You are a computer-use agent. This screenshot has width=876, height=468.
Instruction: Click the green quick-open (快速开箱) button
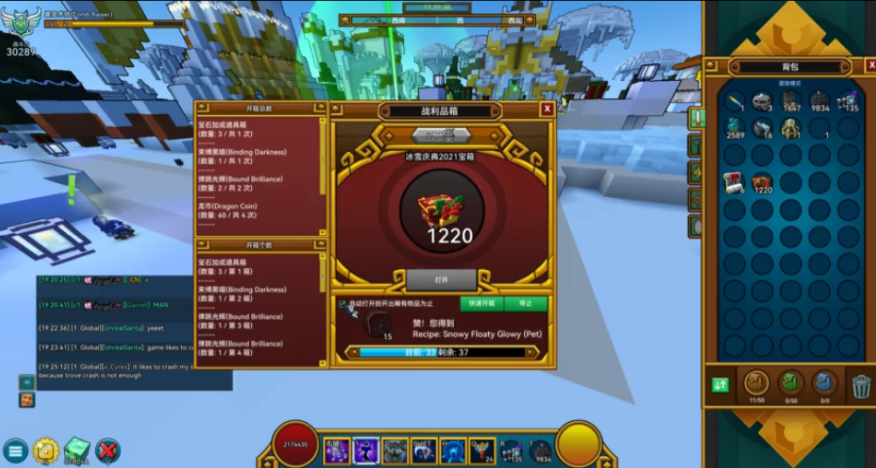coord(481,303)
